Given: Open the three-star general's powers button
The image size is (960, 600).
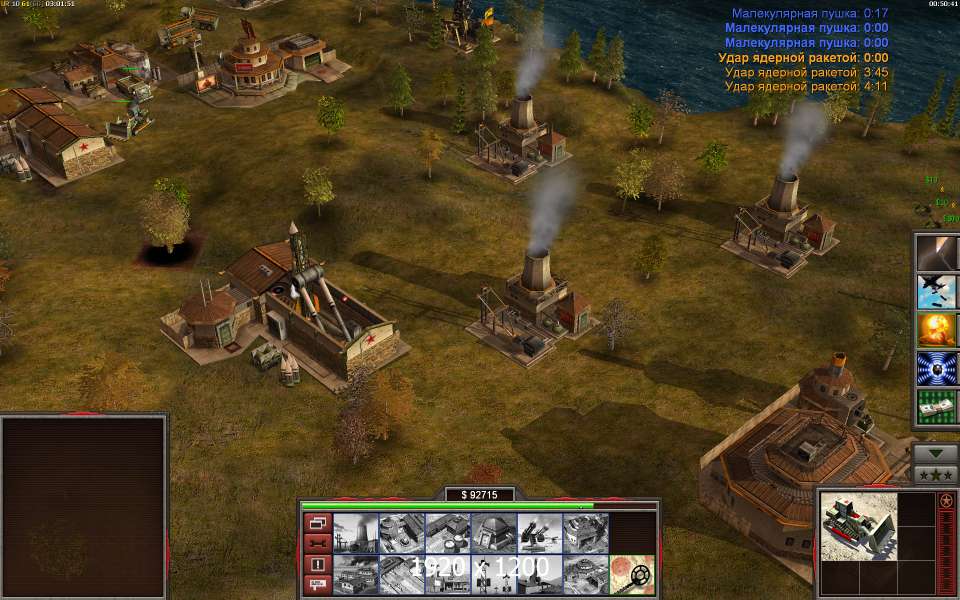Looking at the screenshot, I should click(935, 473).
